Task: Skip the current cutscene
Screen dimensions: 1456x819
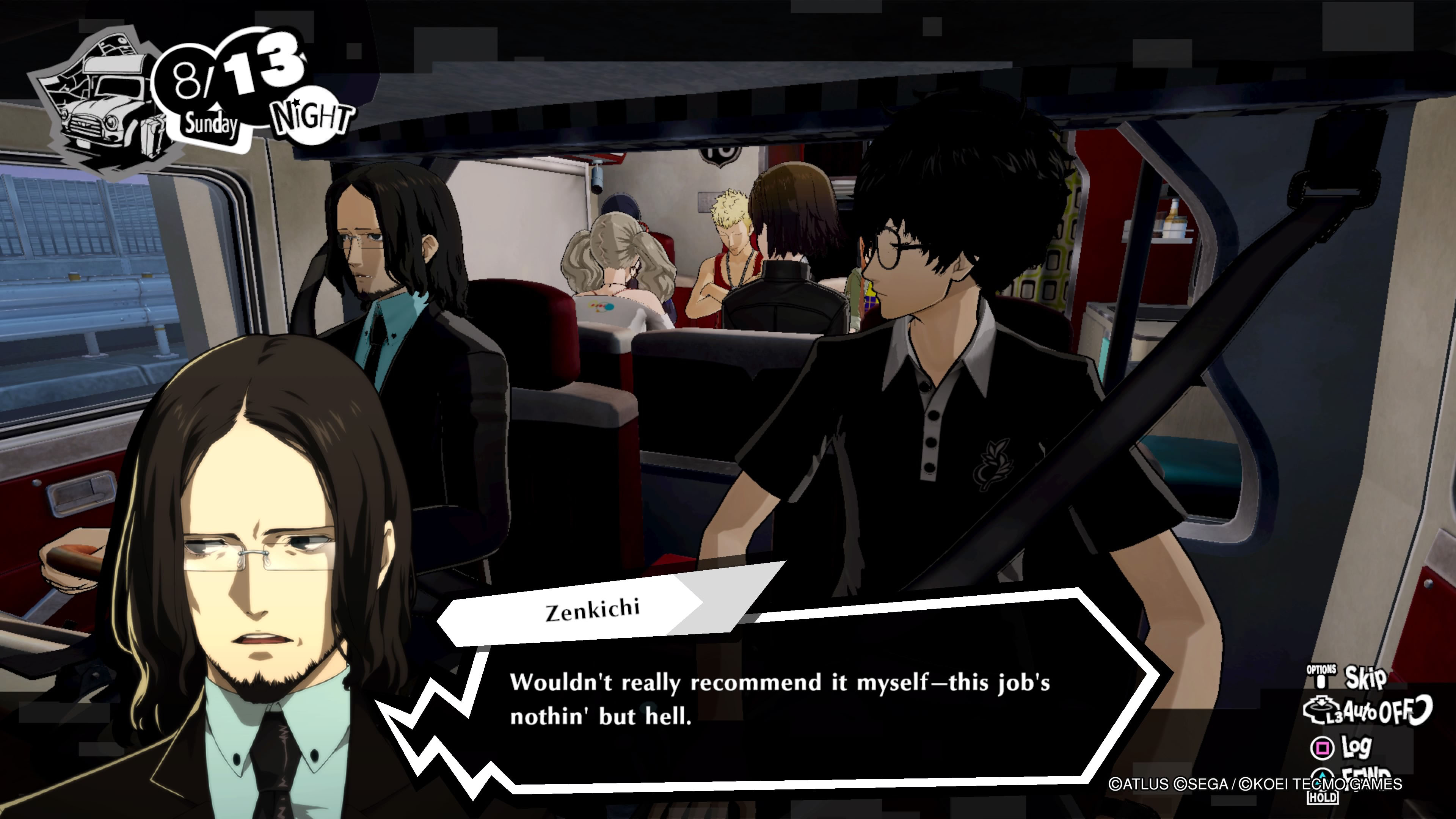Action: 1363,677
